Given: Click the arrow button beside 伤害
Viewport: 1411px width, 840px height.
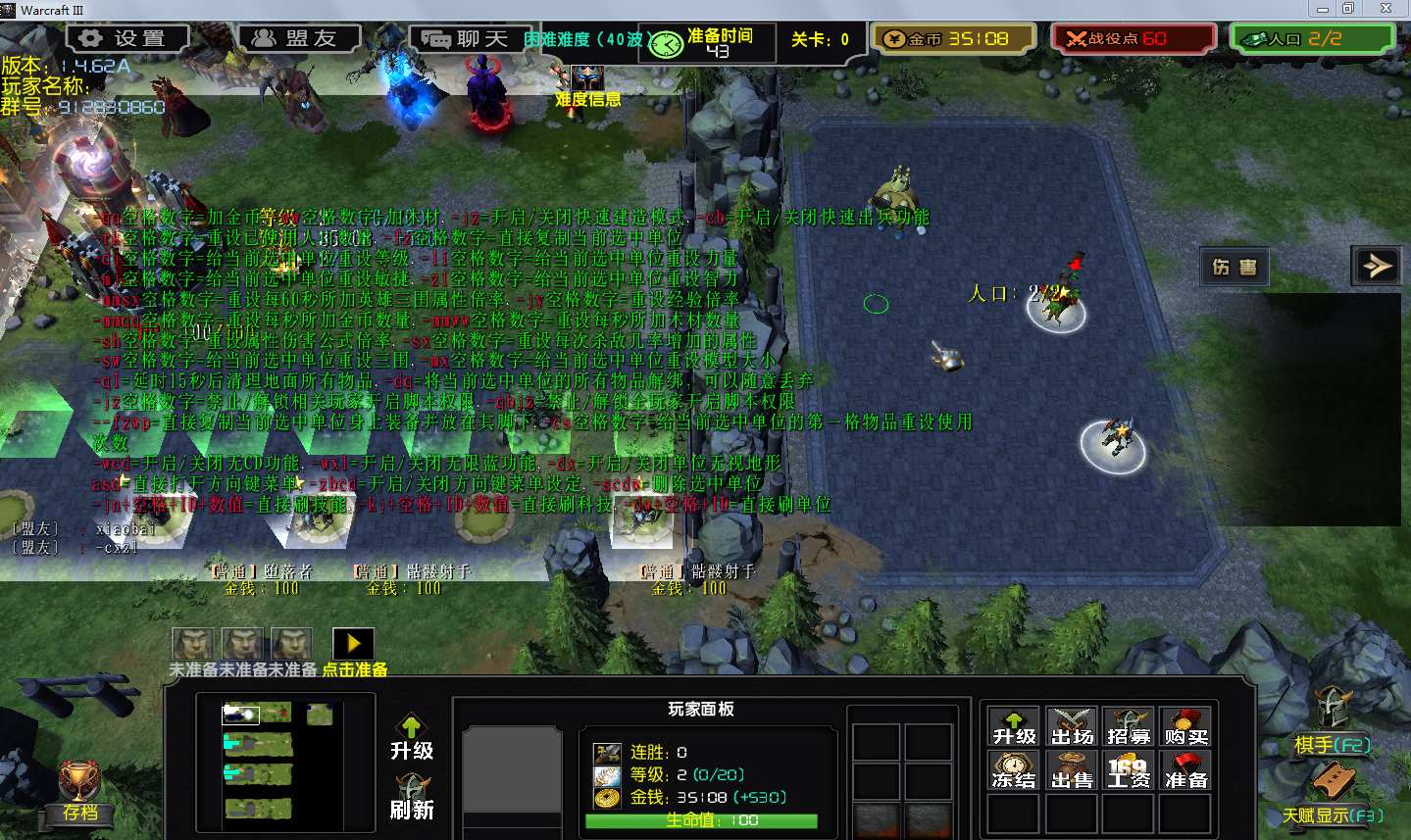Looking at the screenshot, I should [1377, 266].
